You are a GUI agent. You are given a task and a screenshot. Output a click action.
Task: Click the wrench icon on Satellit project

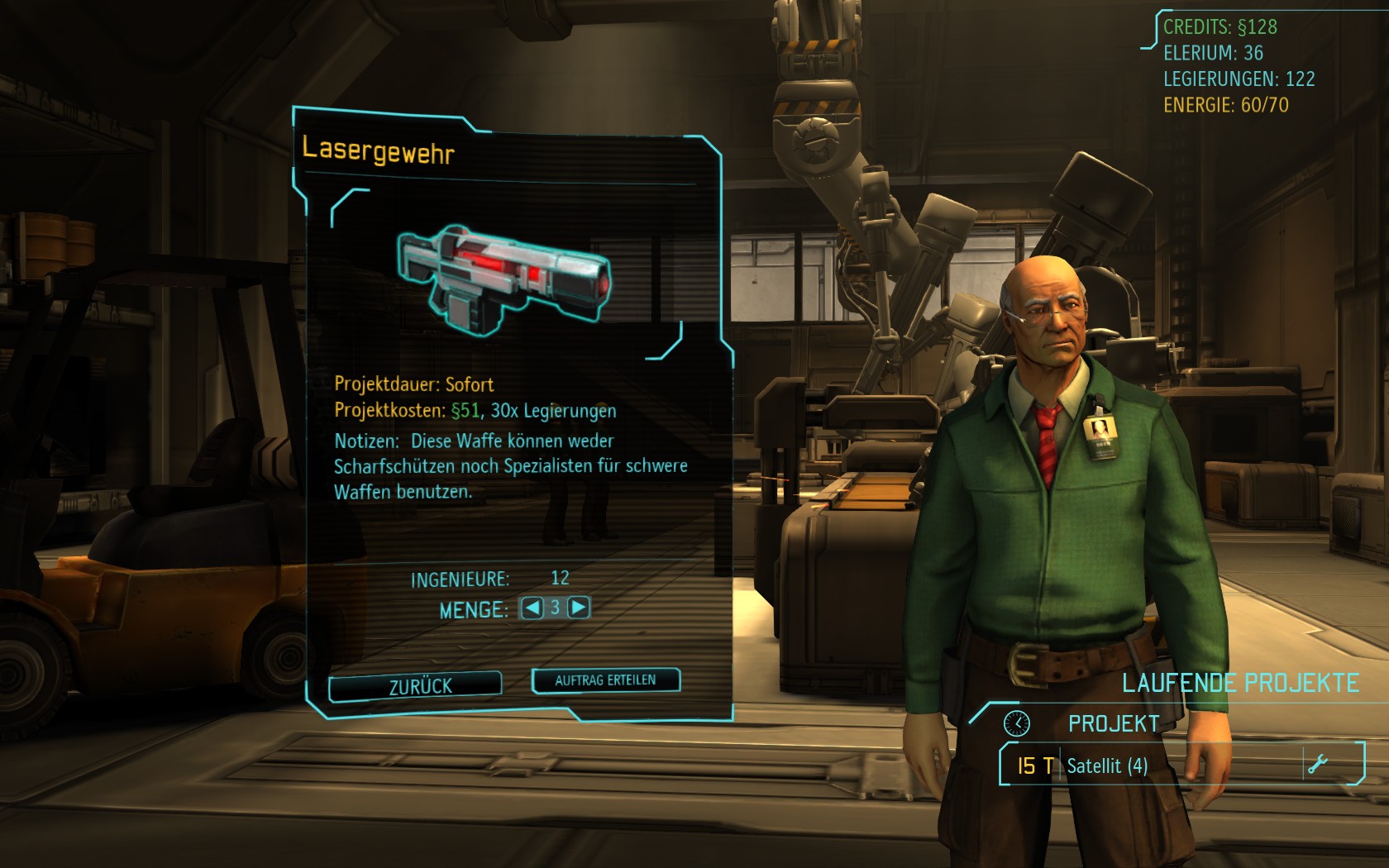tap(1317, 764)
